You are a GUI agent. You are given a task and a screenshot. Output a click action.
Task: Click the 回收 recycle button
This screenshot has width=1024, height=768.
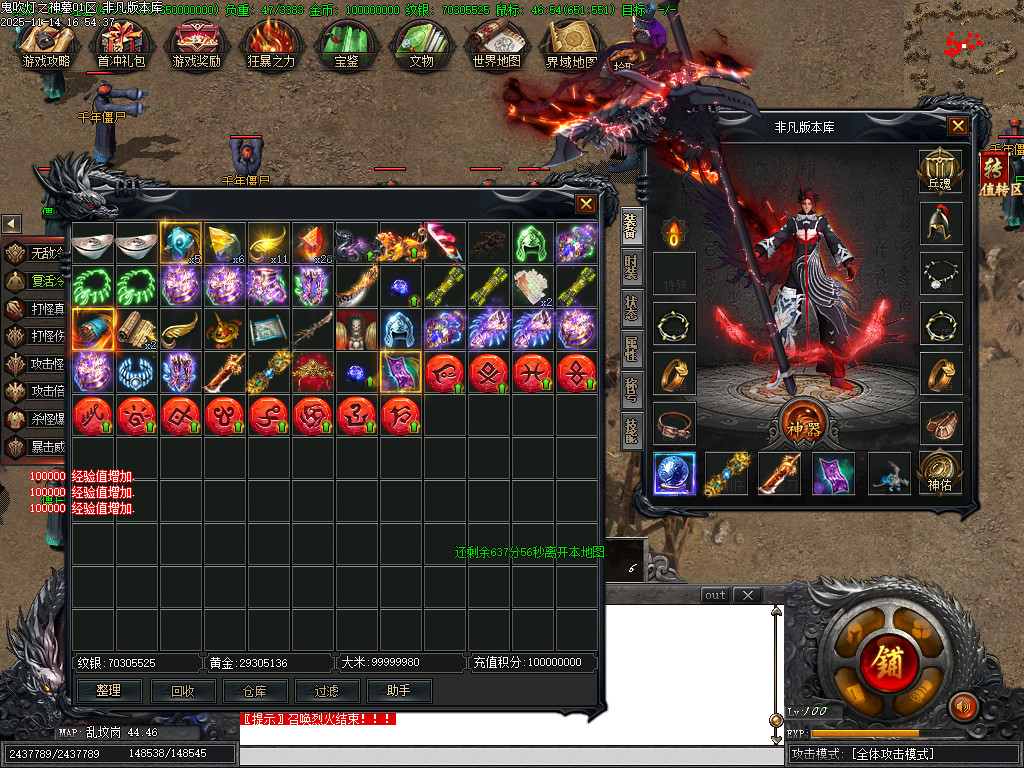pos(183,690)
